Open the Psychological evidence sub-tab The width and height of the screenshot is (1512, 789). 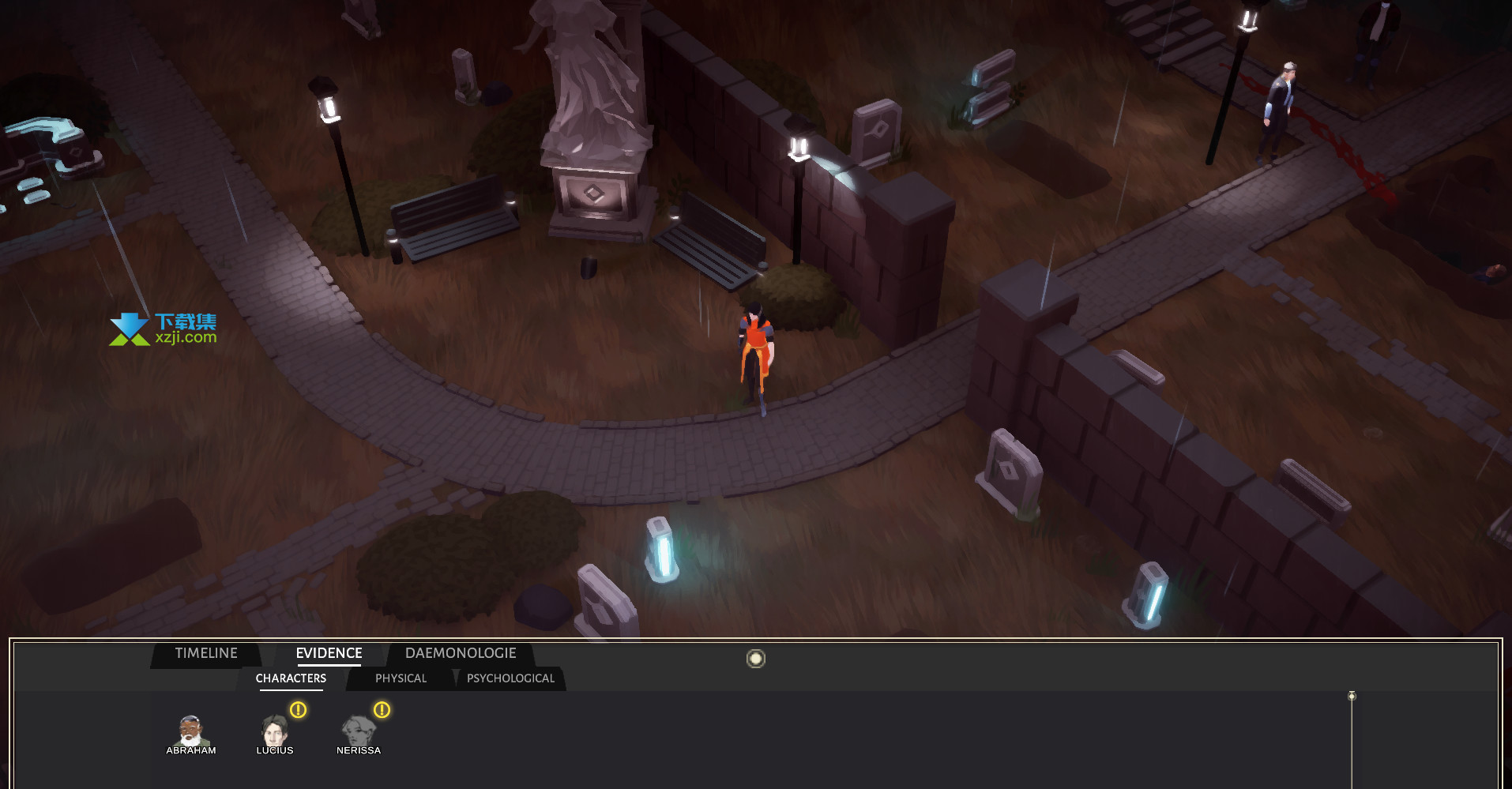tap(510, 678)
